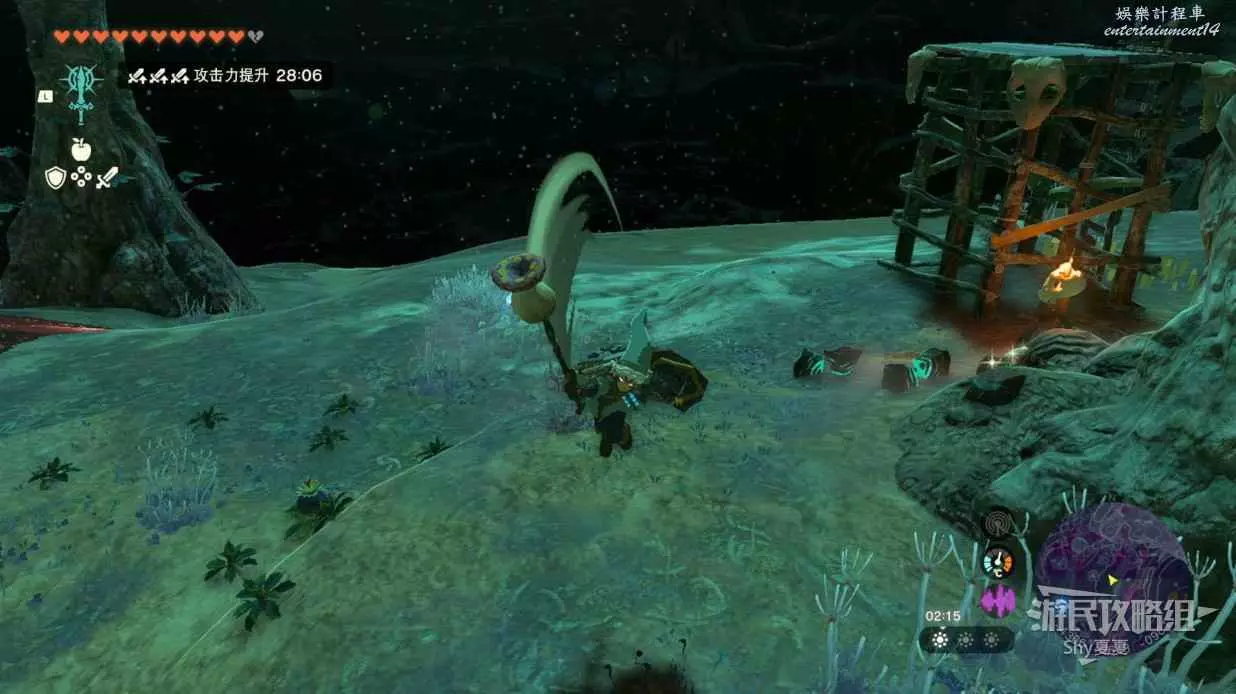Click the apple quick-item icon
This screenshot has height=694, width=1236.
coord(80,149)
